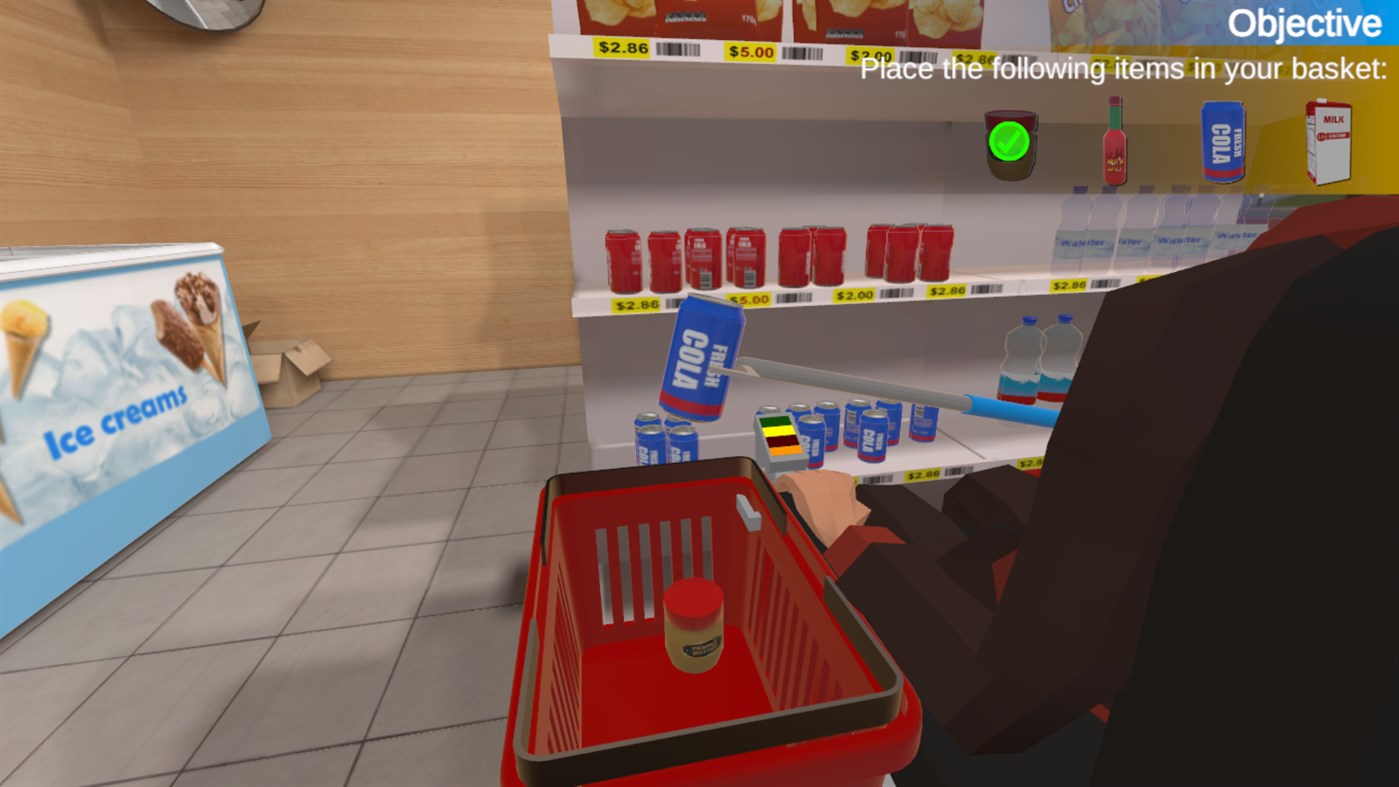Click the pickle jar objective icon
This screenshot has width=1399, height=787.
pyautogui.click(x=1007, y=148)
